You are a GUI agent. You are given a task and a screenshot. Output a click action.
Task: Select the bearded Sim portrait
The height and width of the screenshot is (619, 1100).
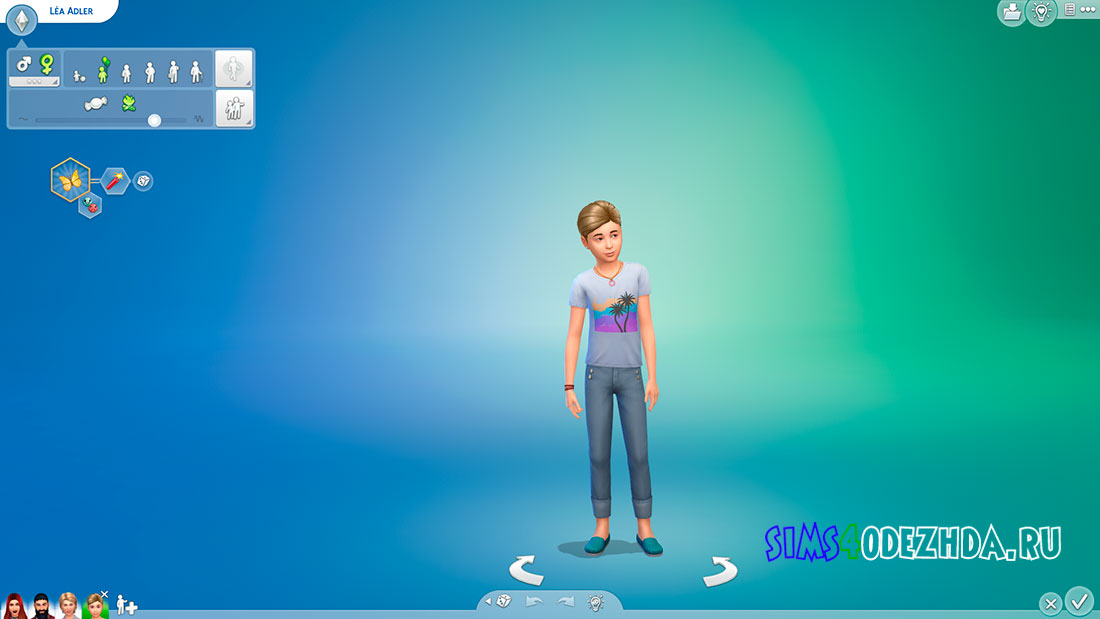[x=41, y=605]
